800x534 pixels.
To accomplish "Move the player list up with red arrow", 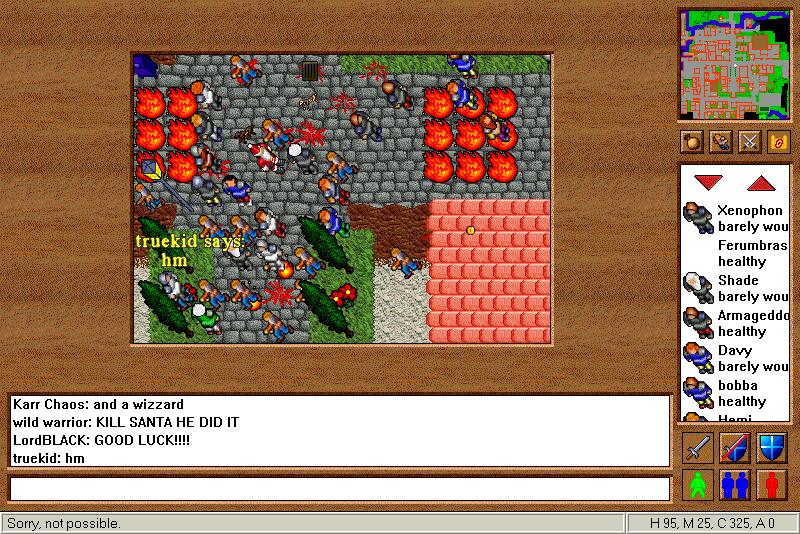I will click(x=762, y=183).
